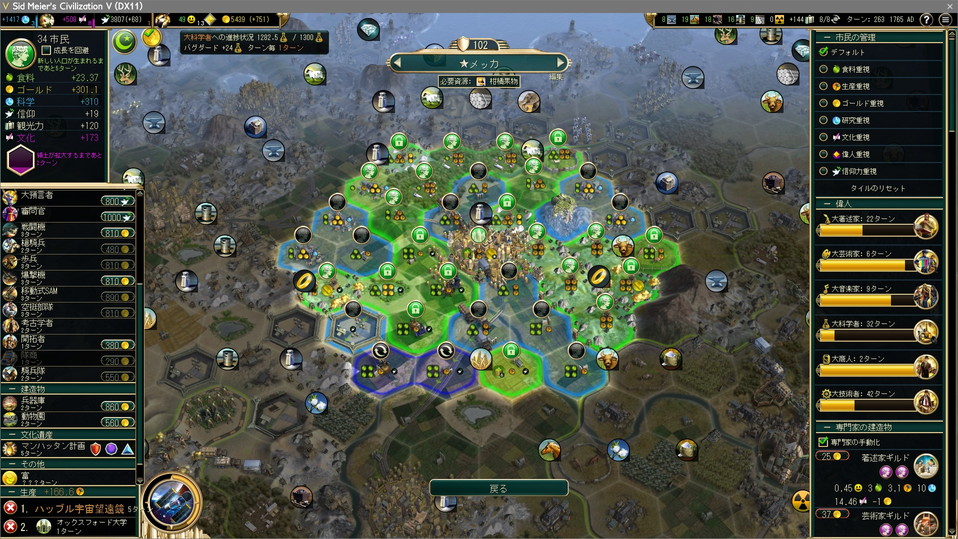The height and width of the screenshot is (539, 958).
Task: Set ゴールド重視 gold focus
Action: (825, 103)
